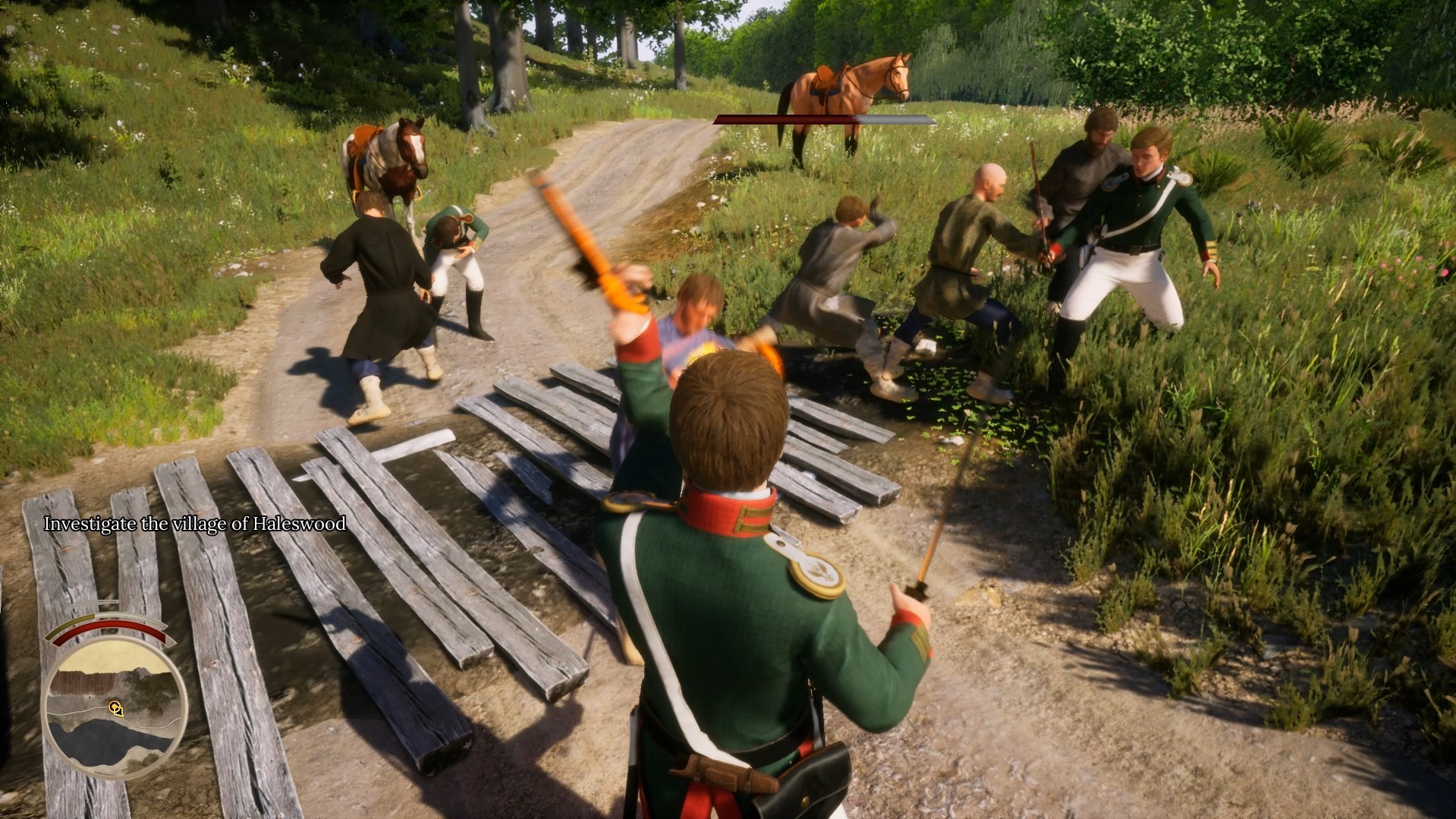Select the objective text Investigate the village of Haleswood
Image resolution: width=1456 pixels, height=819 pixels.
coord(195,524)
